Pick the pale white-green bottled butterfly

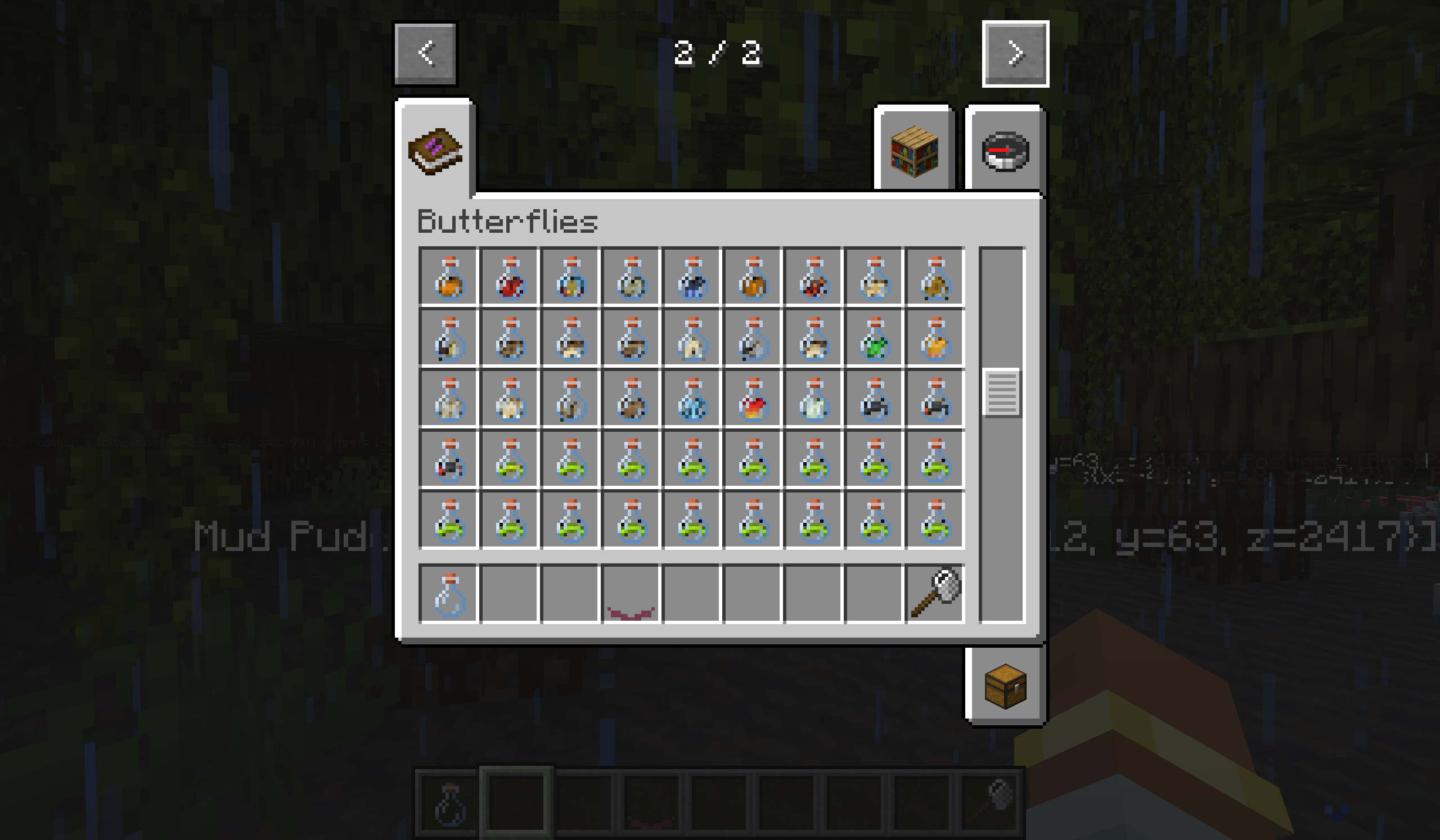click(x=814, y=399)
